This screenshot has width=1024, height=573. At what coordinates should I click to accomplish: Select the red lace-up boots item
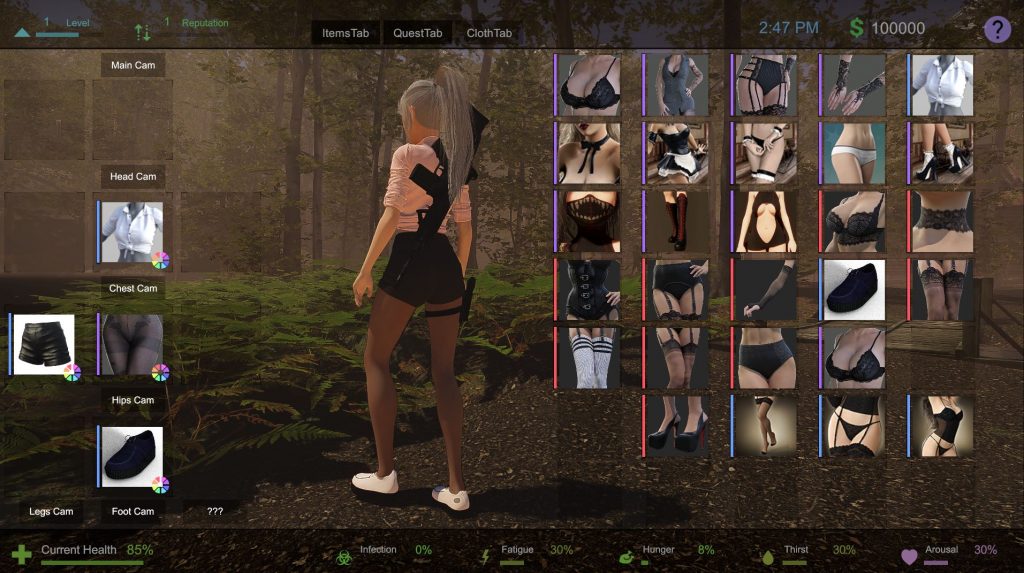pos(676,221)
